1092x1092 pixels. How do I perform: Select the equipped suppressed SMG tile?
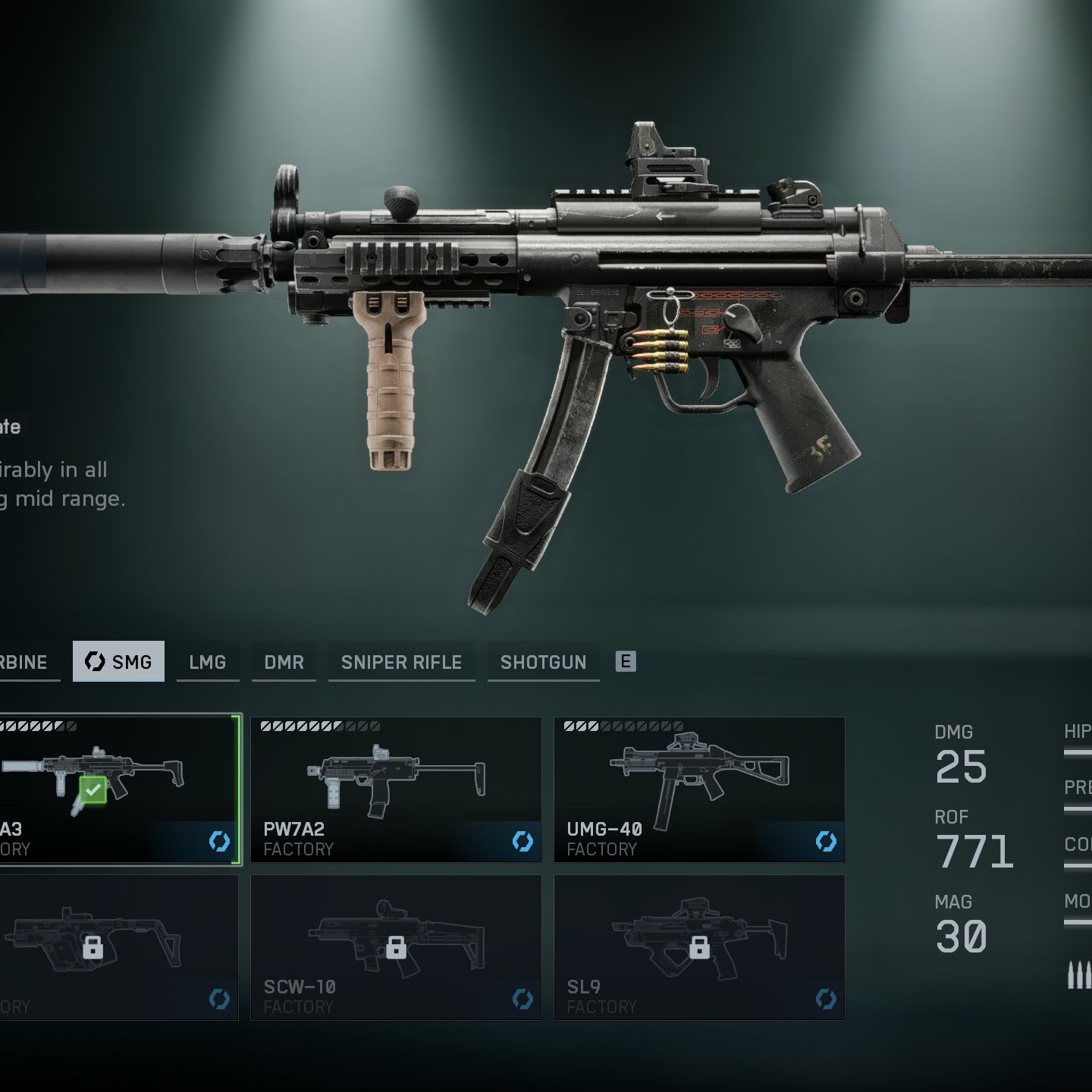118,789
